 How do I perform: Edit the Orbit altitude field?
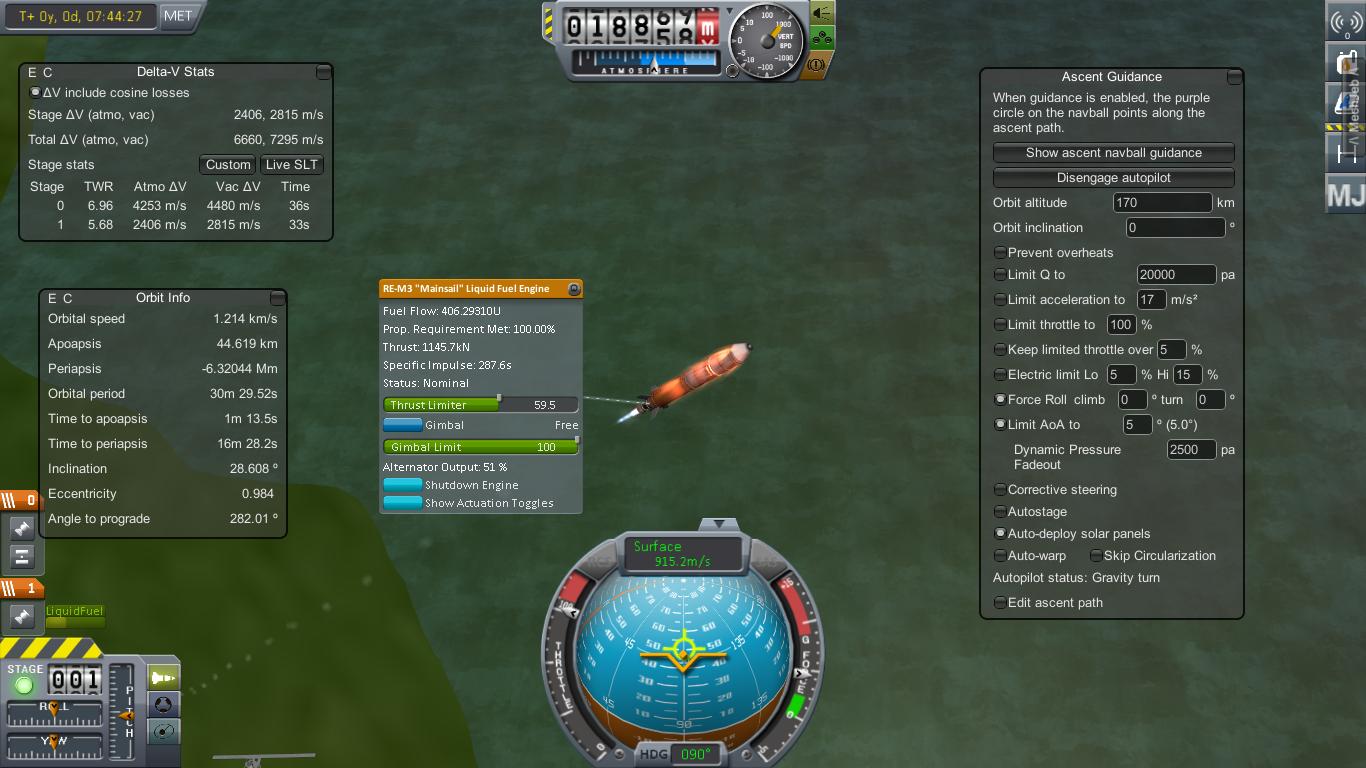(1162, 203)
